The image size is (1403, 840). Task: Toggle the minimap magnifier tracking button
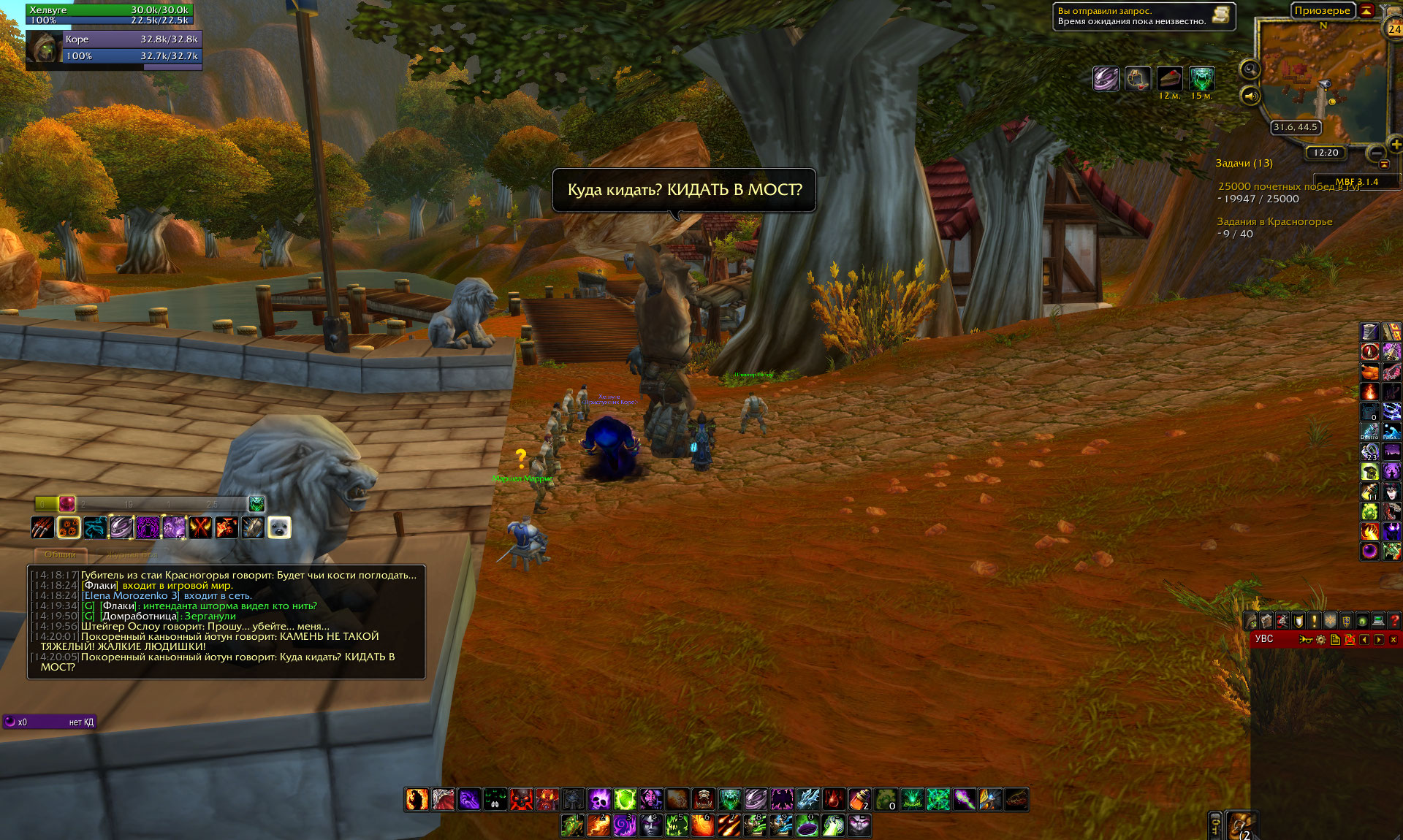coord(1250,69)
